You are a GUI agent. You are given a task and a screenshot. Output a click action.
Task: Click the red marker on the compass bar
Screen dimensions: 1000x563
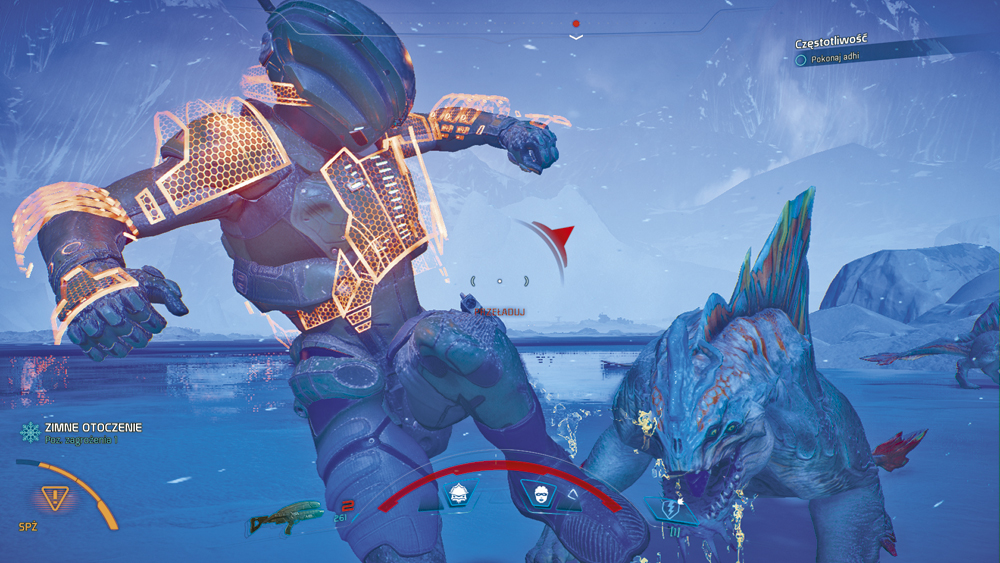[x=576, y=22]
